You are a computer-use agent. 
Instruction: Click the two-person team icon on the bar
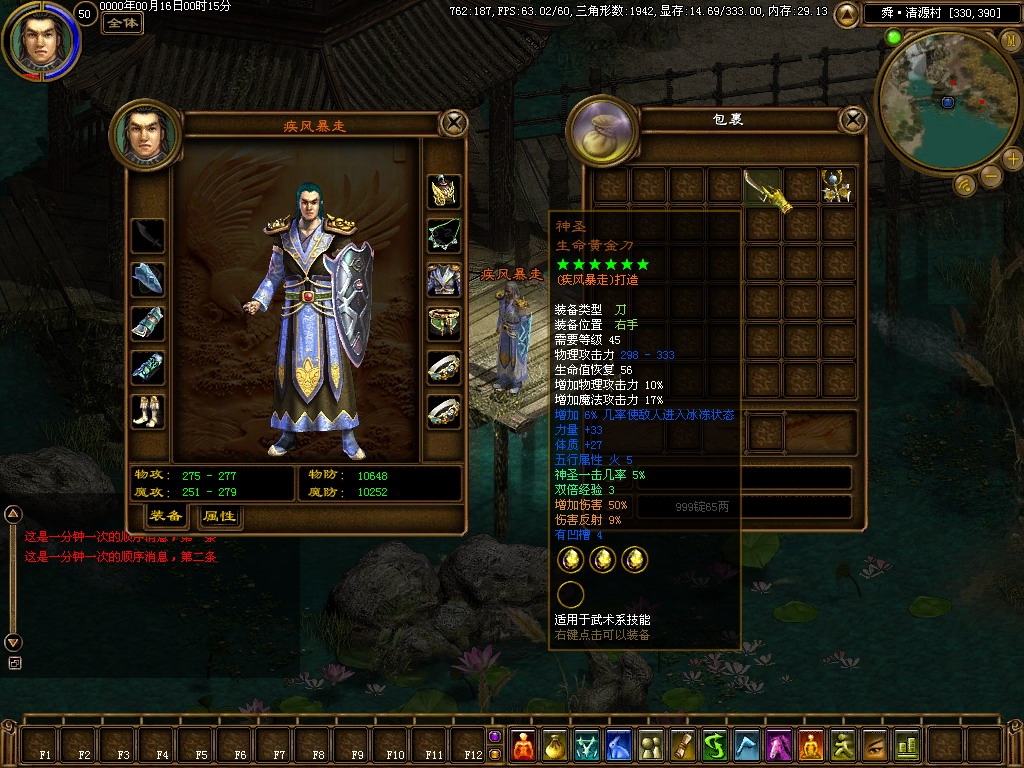[x=651, y=745]
